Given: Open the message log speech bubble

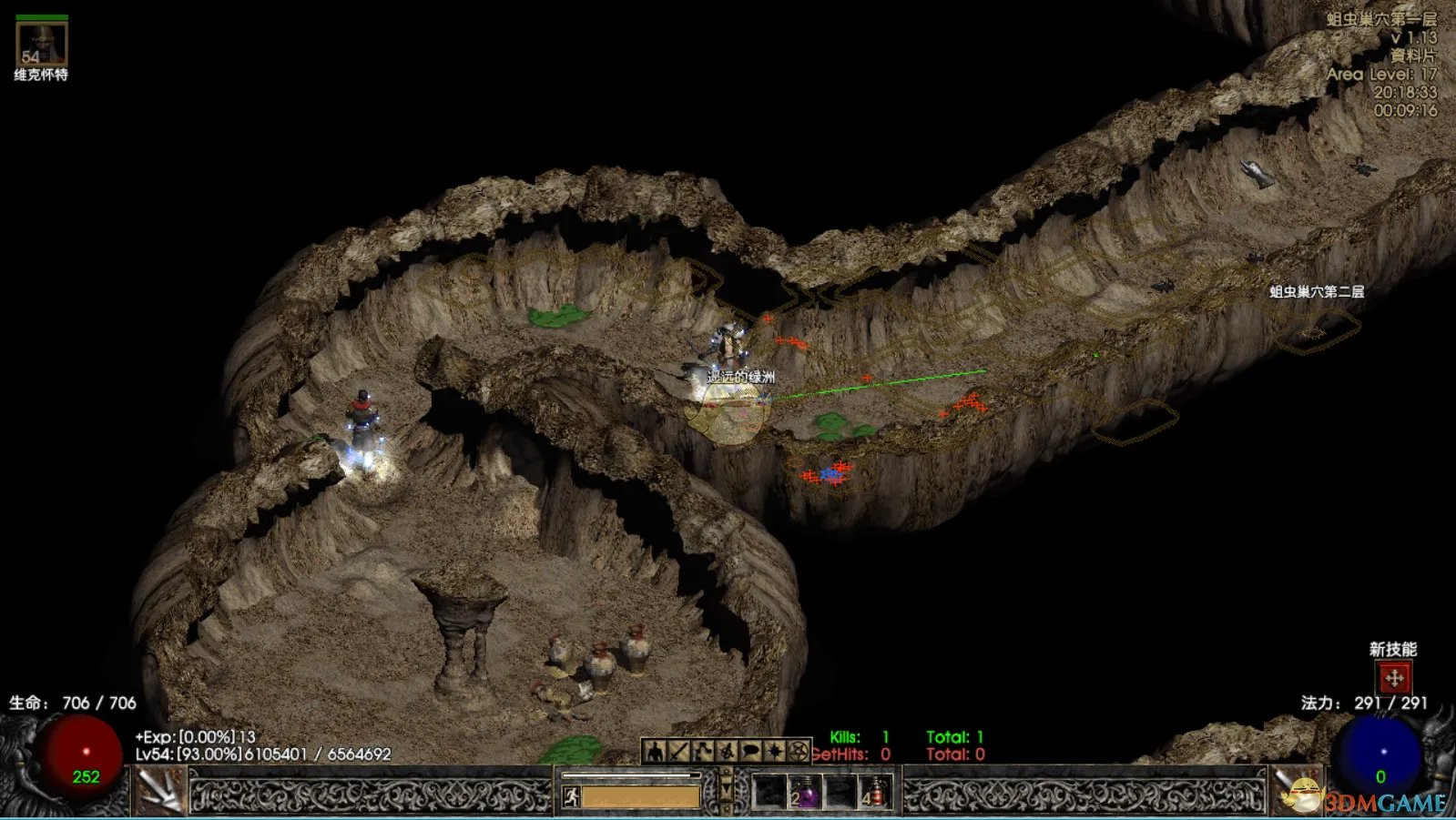Looking at the screenshot, I should [x=750, y=752].
